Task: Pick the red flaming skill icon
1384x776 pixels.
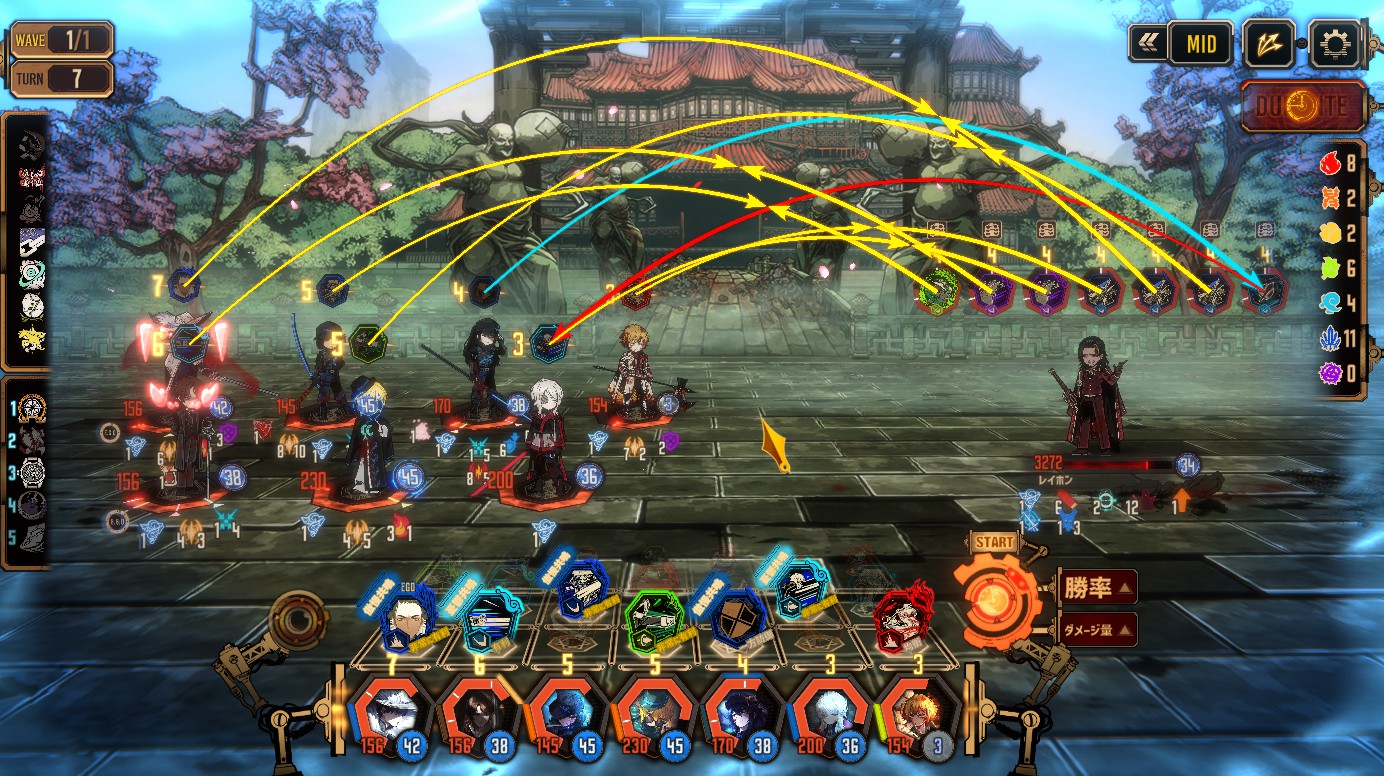Action: pos(902,620)
